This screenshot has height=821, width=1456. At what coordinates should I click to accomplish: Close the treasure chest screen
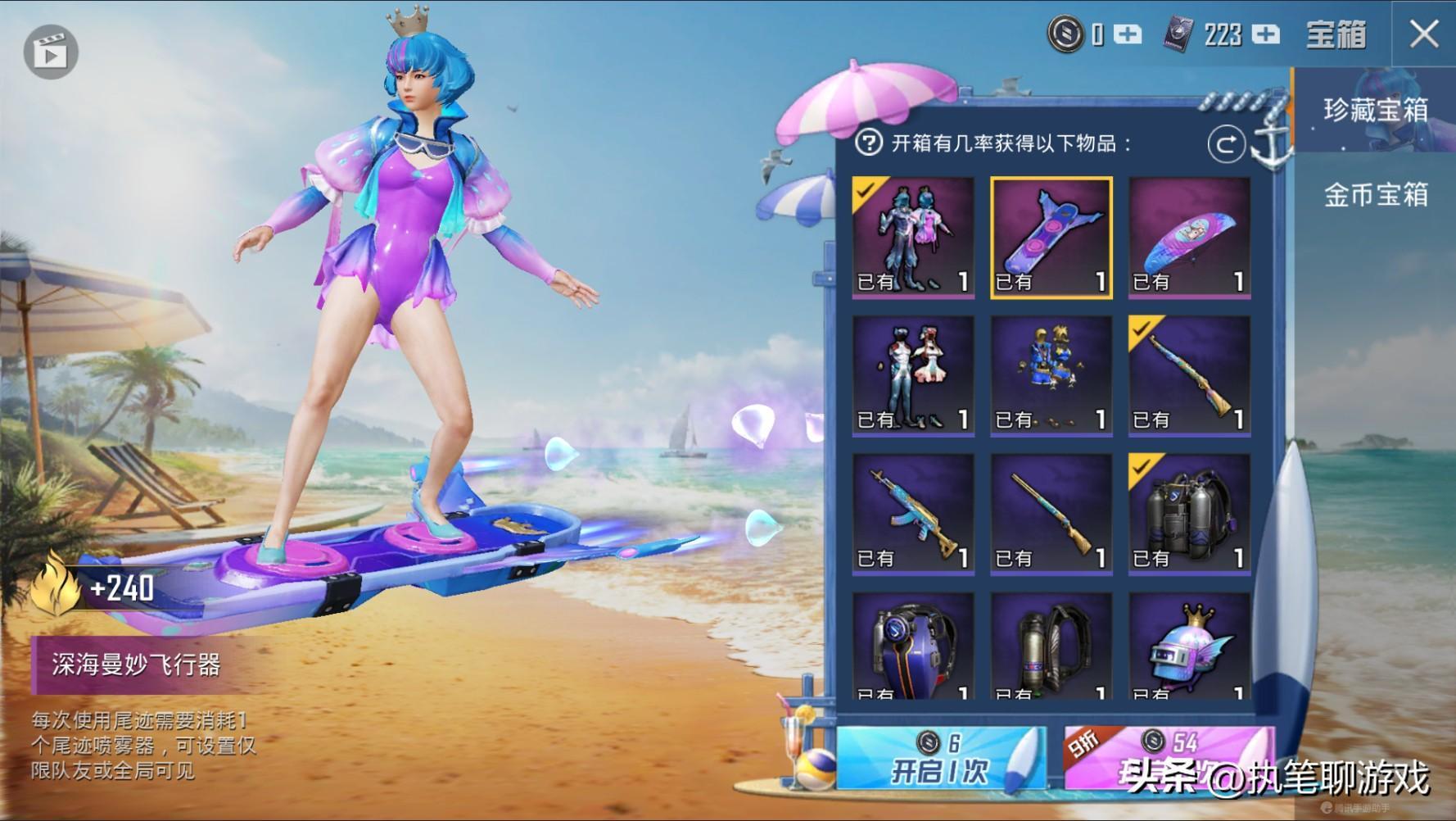1423,34
